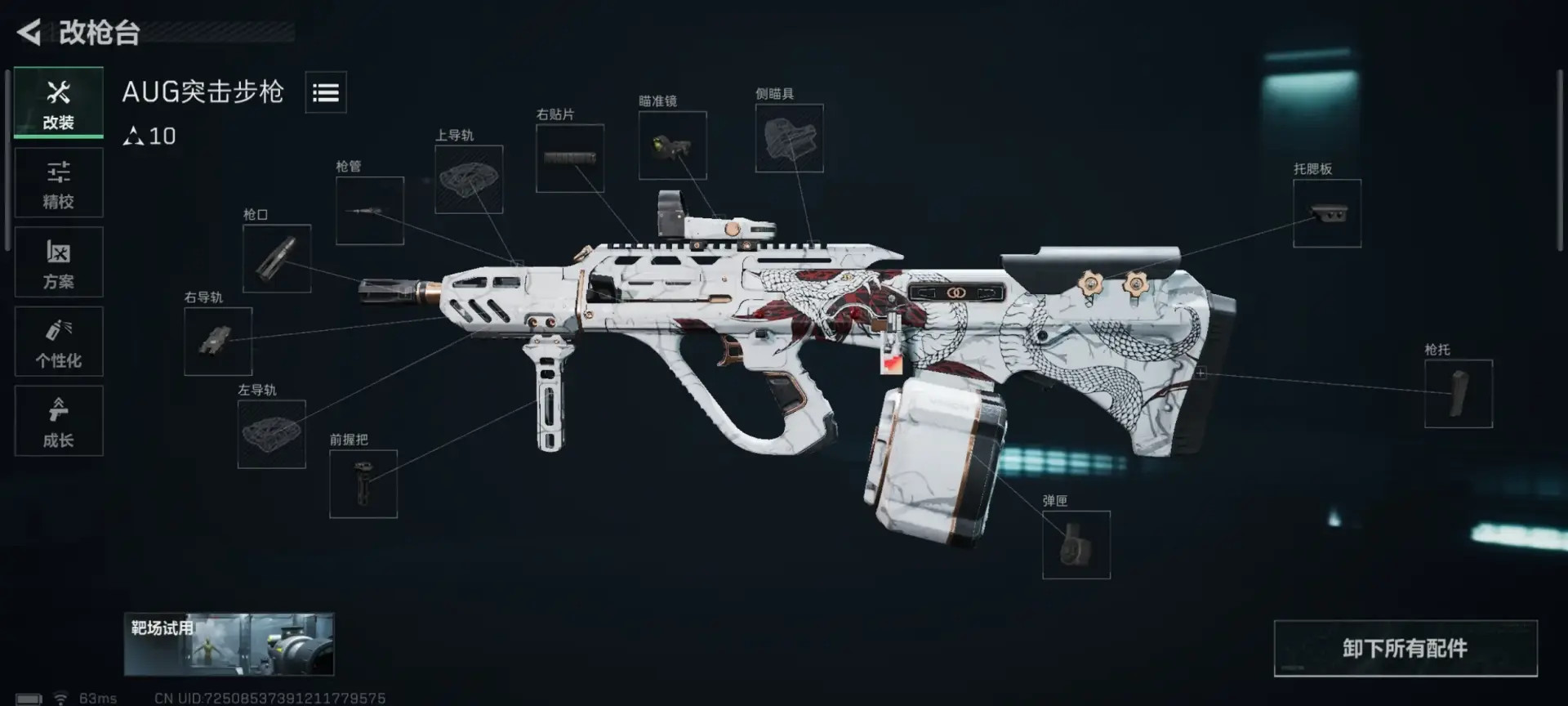Open the 枪托 stock slot

(1459, 394)
